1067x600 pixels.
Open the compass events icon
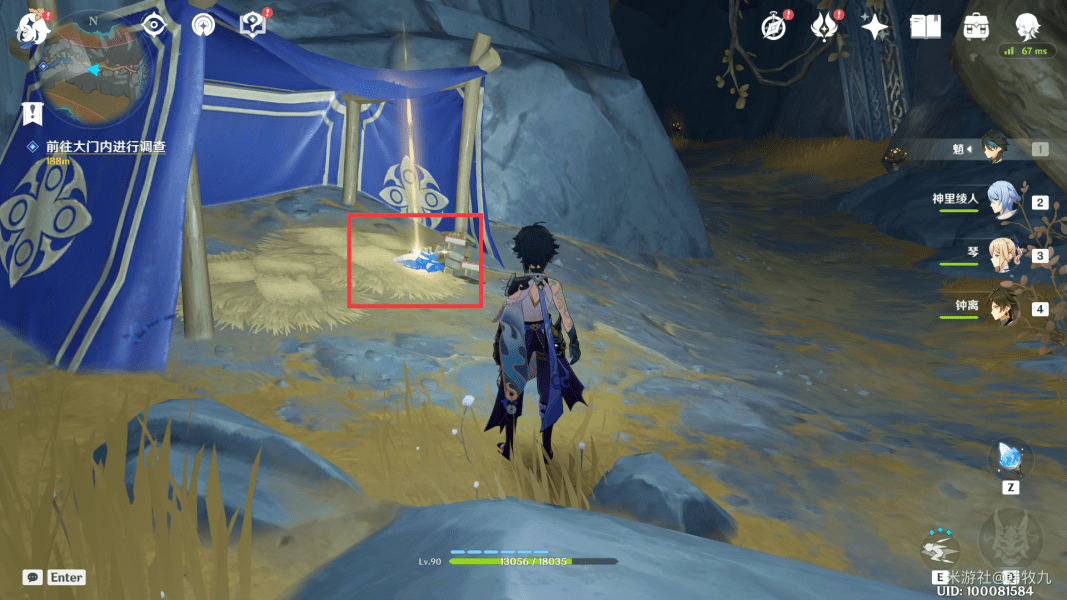coord(773,27)
